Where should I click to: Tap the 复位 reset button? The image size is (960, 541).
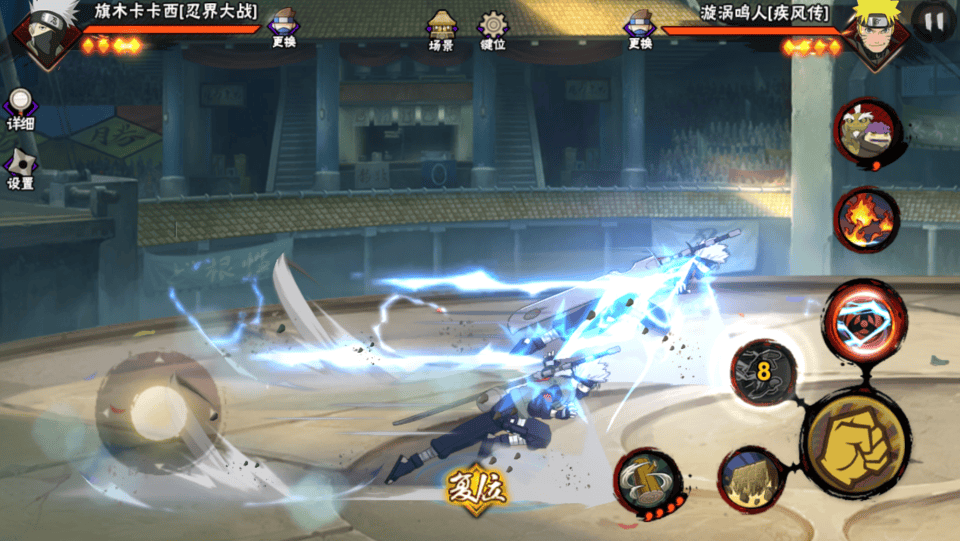tap(477, 487)
